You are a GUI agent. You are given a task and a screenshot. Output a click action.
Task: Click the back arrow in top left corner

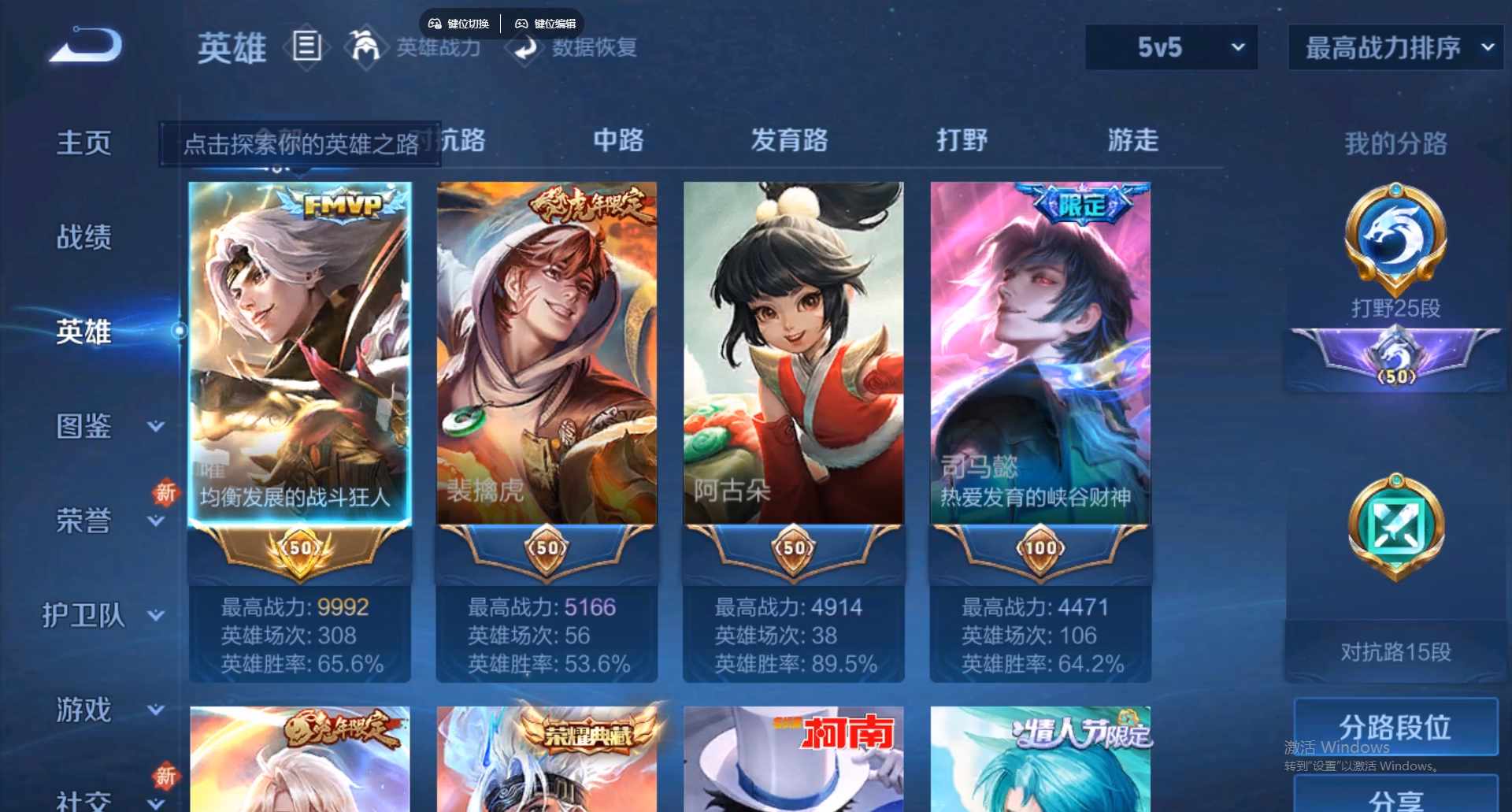83,45
